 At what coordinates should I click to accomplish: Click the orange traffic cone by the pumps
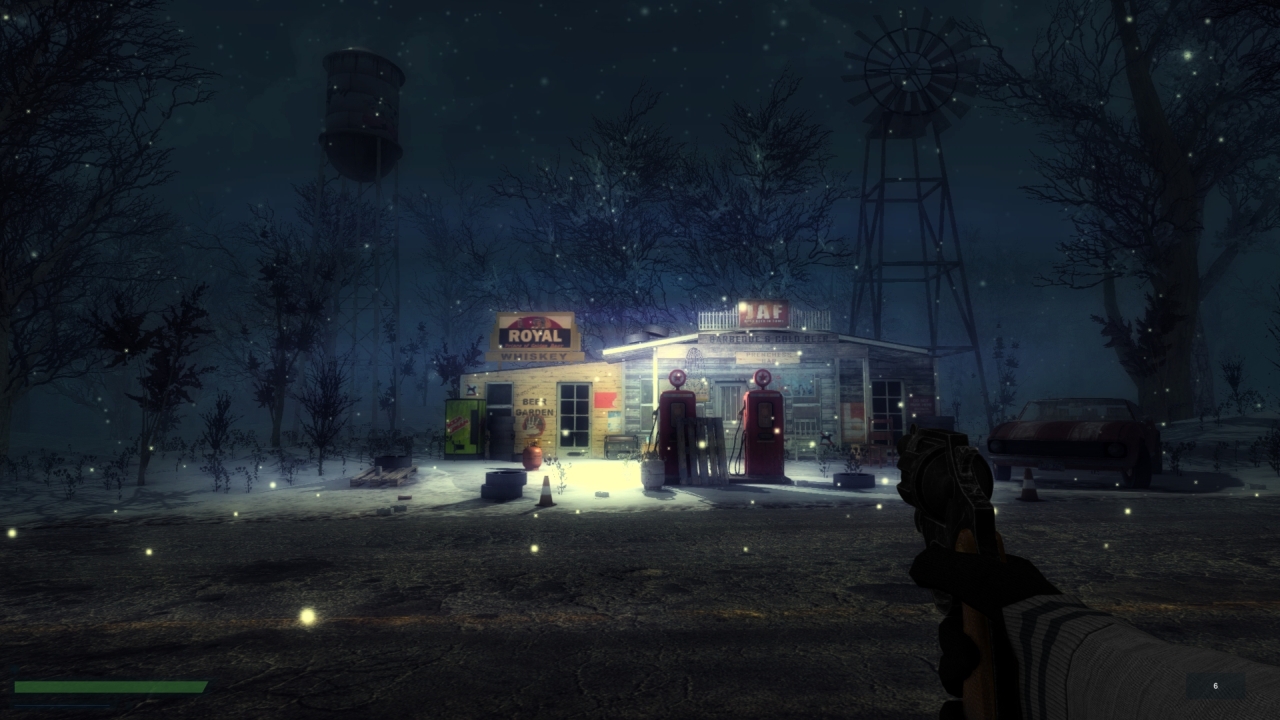pos(547,490)
